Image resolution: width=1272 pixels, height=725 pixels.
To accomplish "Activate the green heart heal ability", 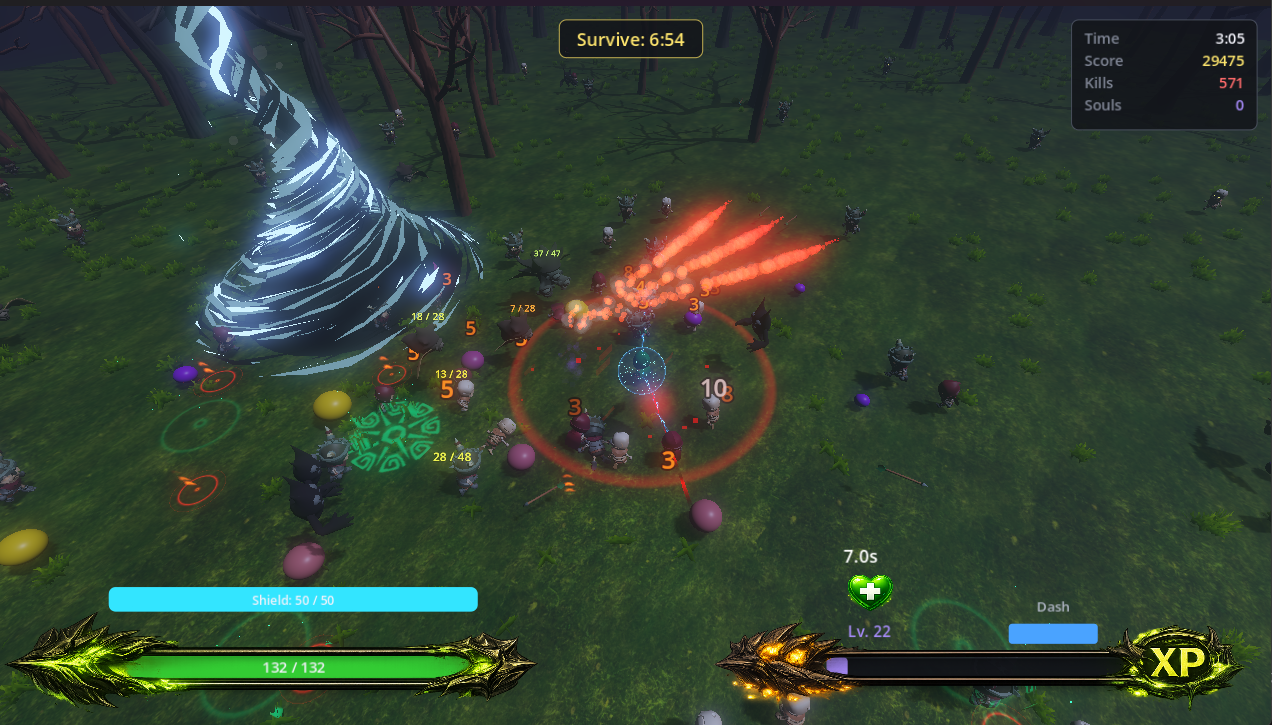I will [870, 591].
